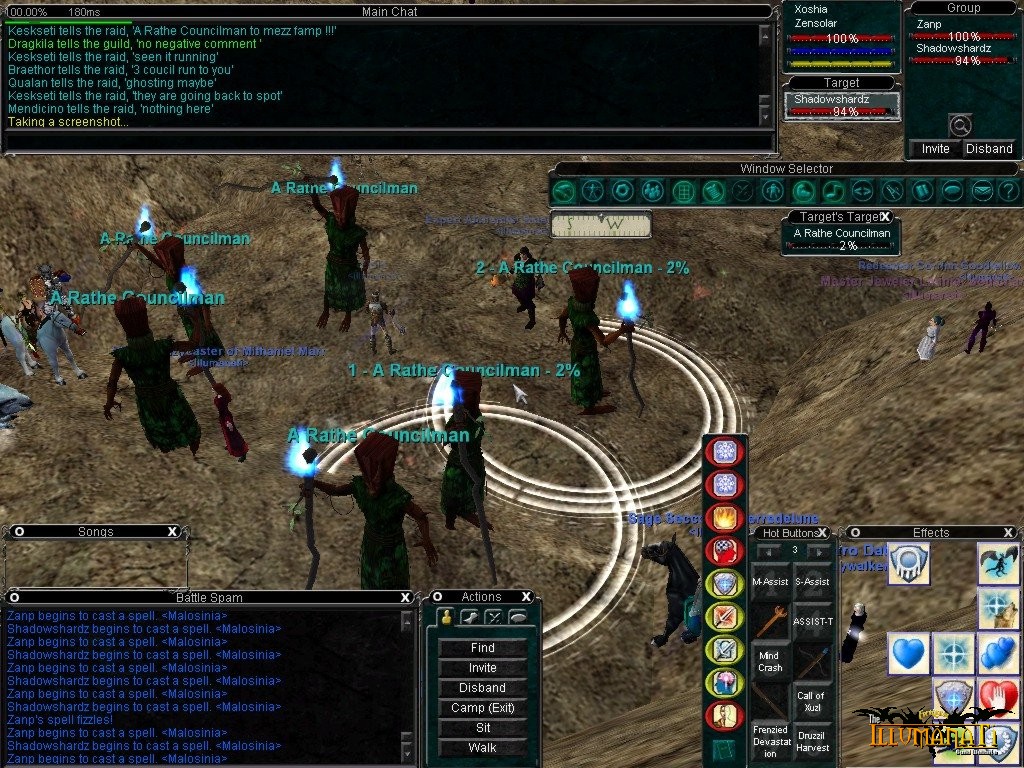The width and height of the screenshot is (1024, 768).
Task: Click Camp (Exit) in the Actions window
Action: click(483, 708)
